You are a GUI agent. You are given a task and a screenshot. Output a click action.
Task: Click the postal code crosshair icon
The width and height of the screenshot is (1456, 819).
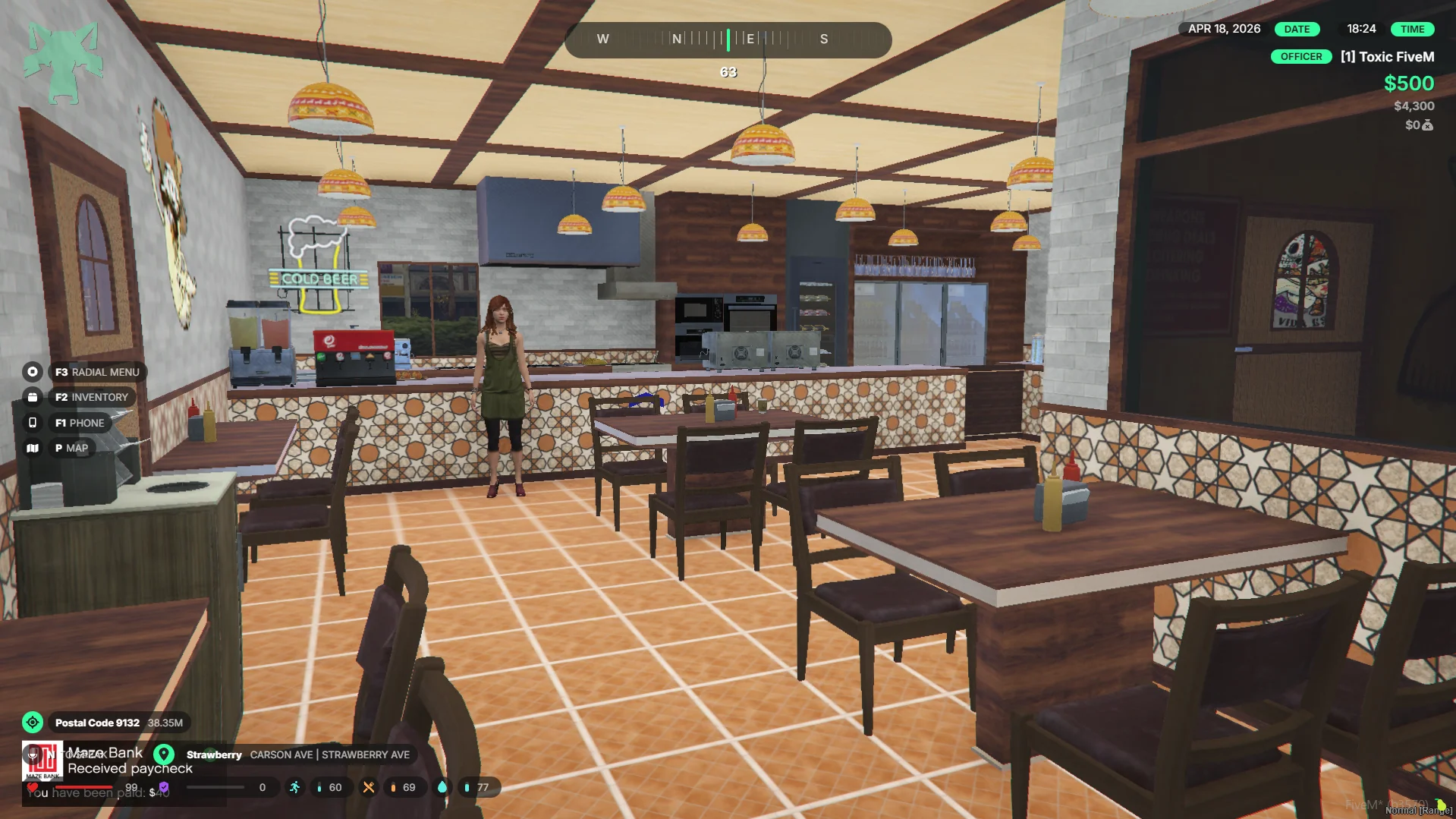pos(32,723)
